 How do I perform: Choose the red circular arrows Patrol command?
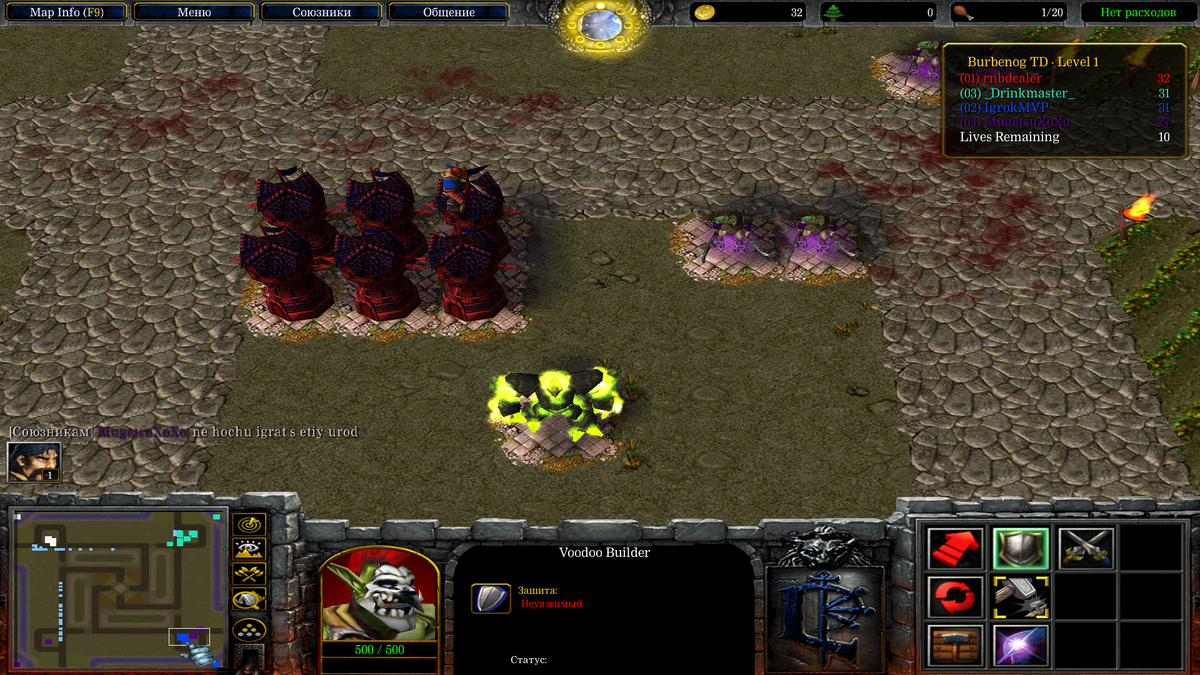pyautogui.click(x=956, y=597)
